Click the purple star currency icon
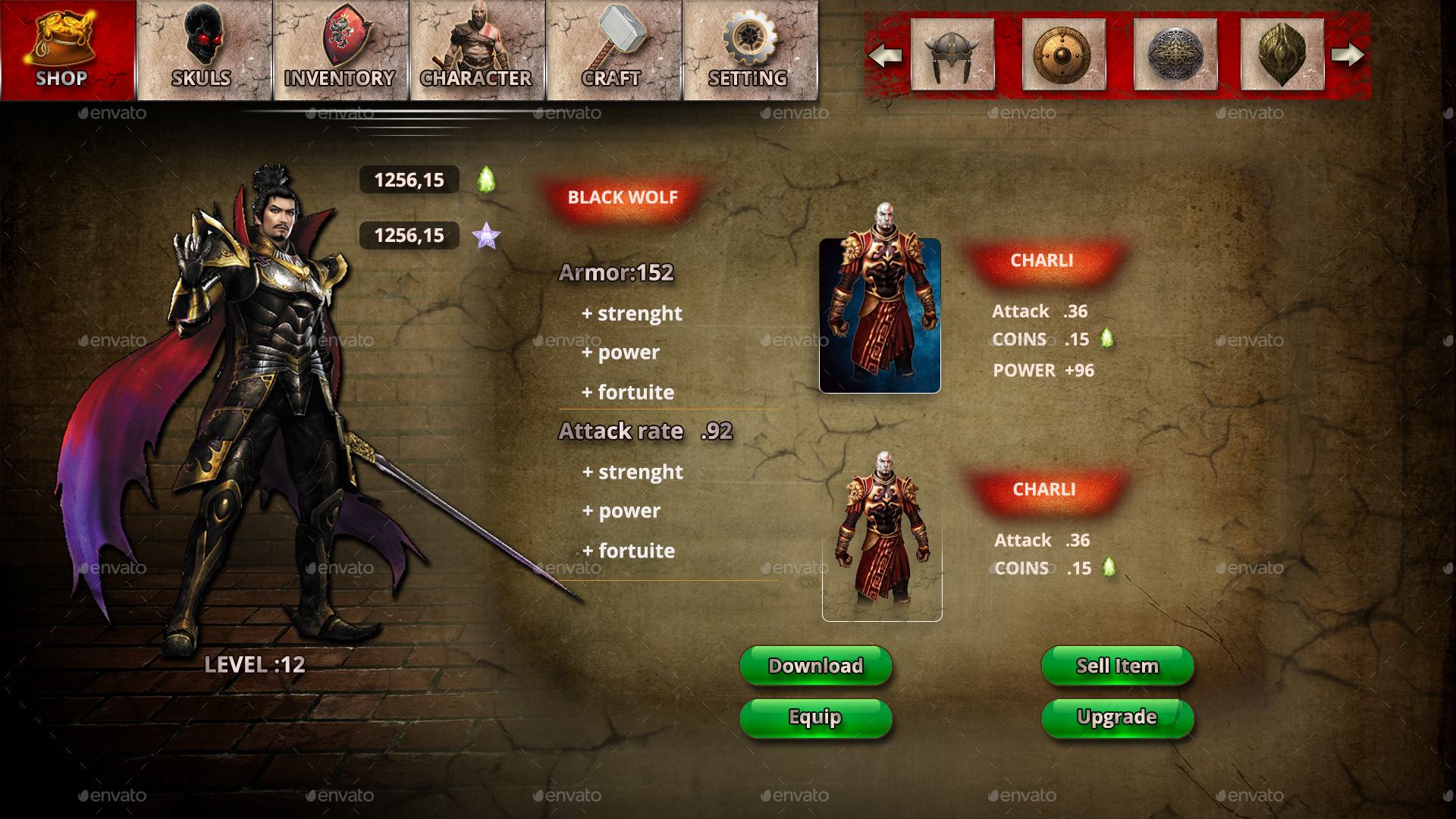This screenshot has height=819, width=1456. click(488, 237)
